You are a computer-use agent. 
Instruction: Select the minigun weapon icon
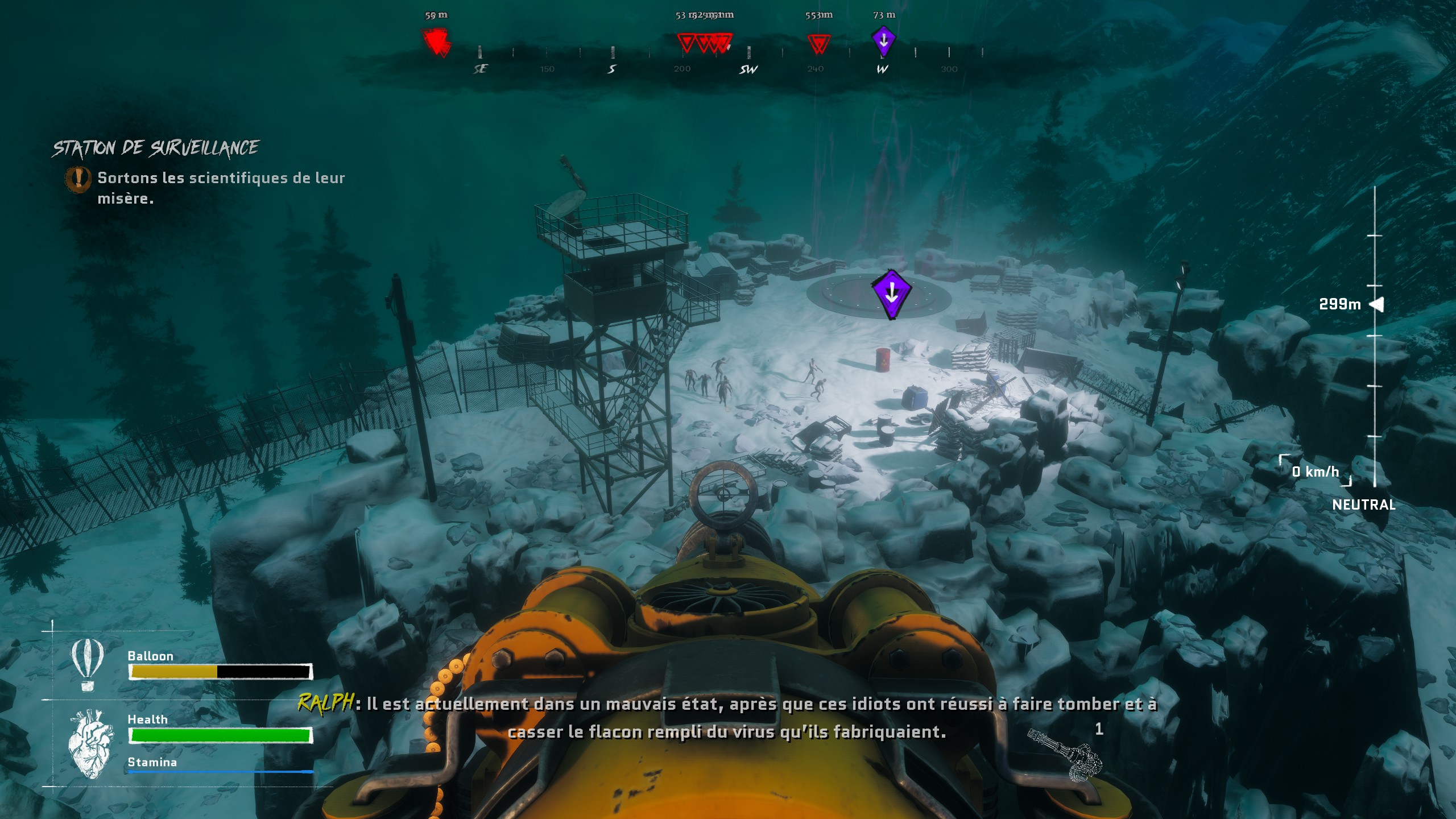point(1065,755)
